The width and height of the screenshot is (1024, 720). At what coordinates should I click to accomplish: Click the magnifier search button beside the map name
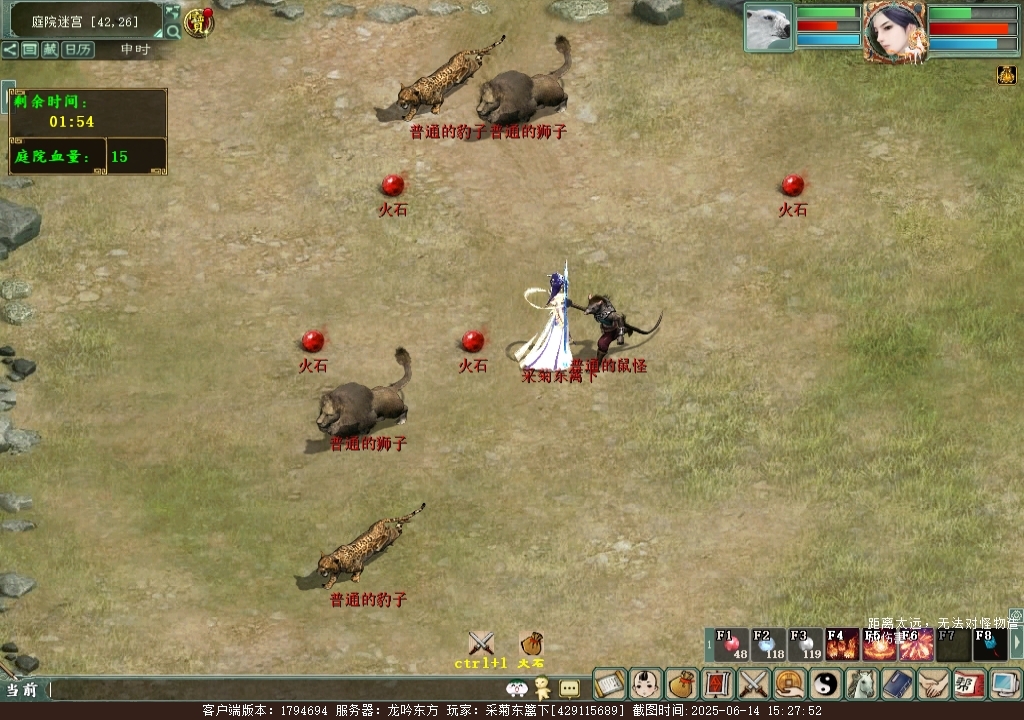[x=173, y=31]
